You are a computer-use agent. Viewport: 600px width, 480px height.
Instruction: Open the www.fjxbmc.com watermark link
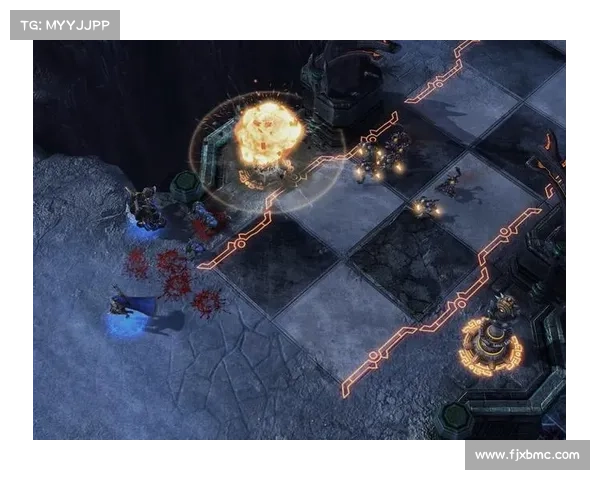tap(527, 455)
